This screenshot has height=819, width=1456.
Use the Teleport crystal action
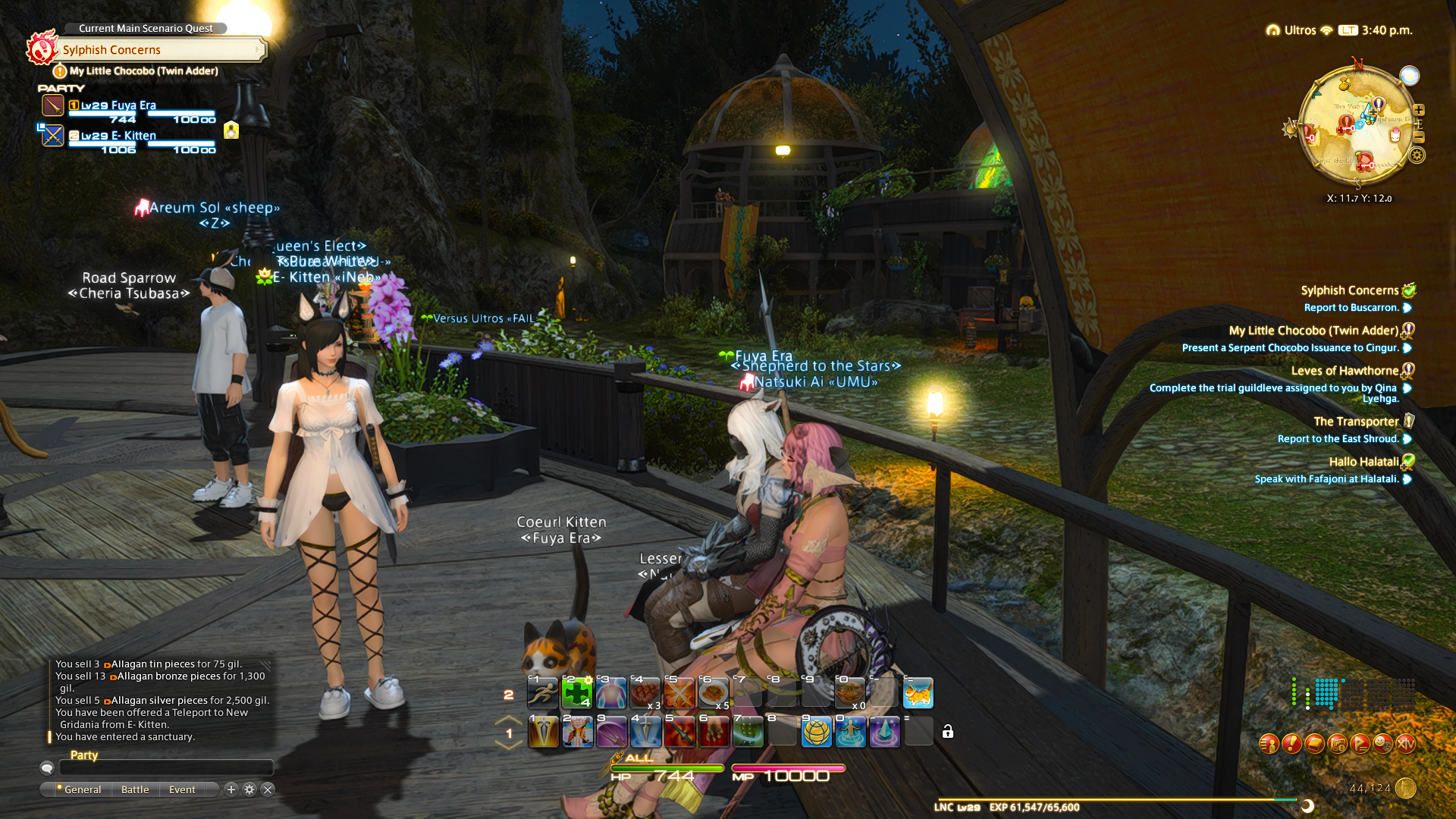tap(884, 732)
